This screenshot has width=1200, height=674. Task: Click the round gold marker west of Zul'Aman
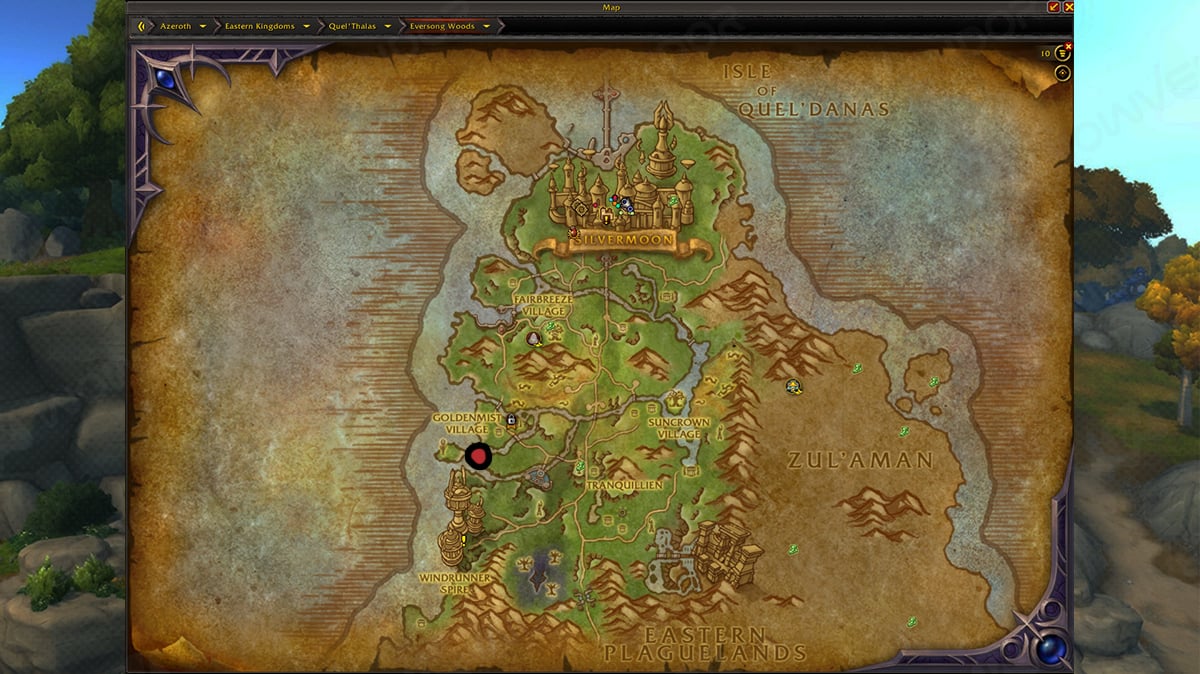tap(794, 387)
